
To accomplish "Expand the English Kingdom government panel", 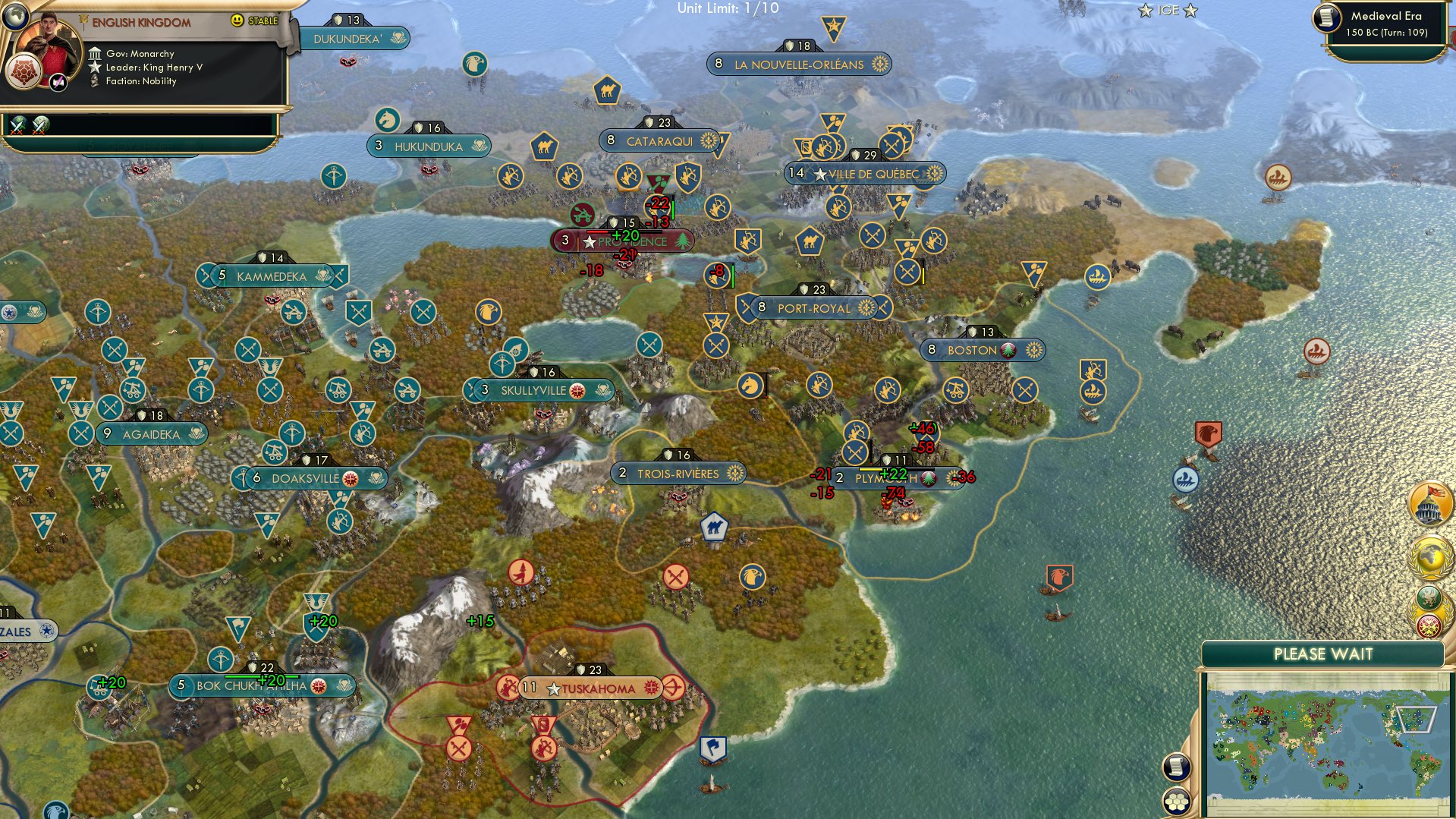I will click(140, 20).
